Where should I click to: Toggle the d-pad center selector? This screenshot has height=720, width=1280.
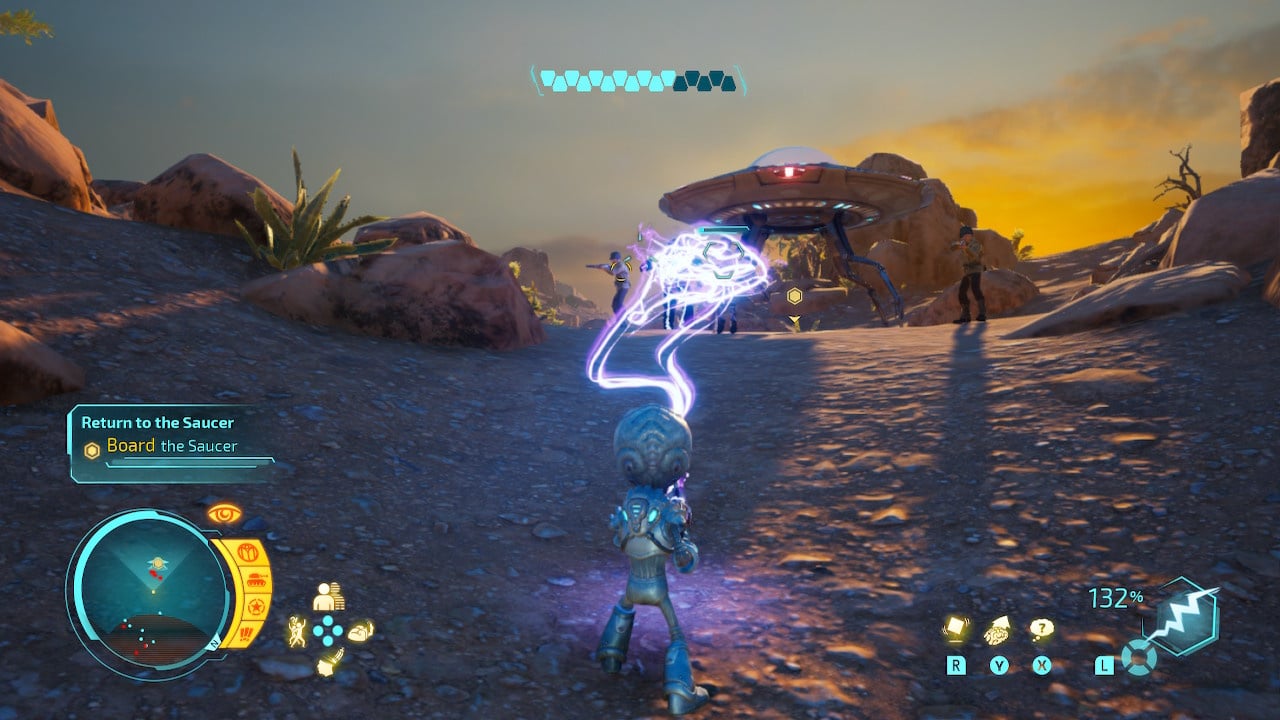click(327, 630)
